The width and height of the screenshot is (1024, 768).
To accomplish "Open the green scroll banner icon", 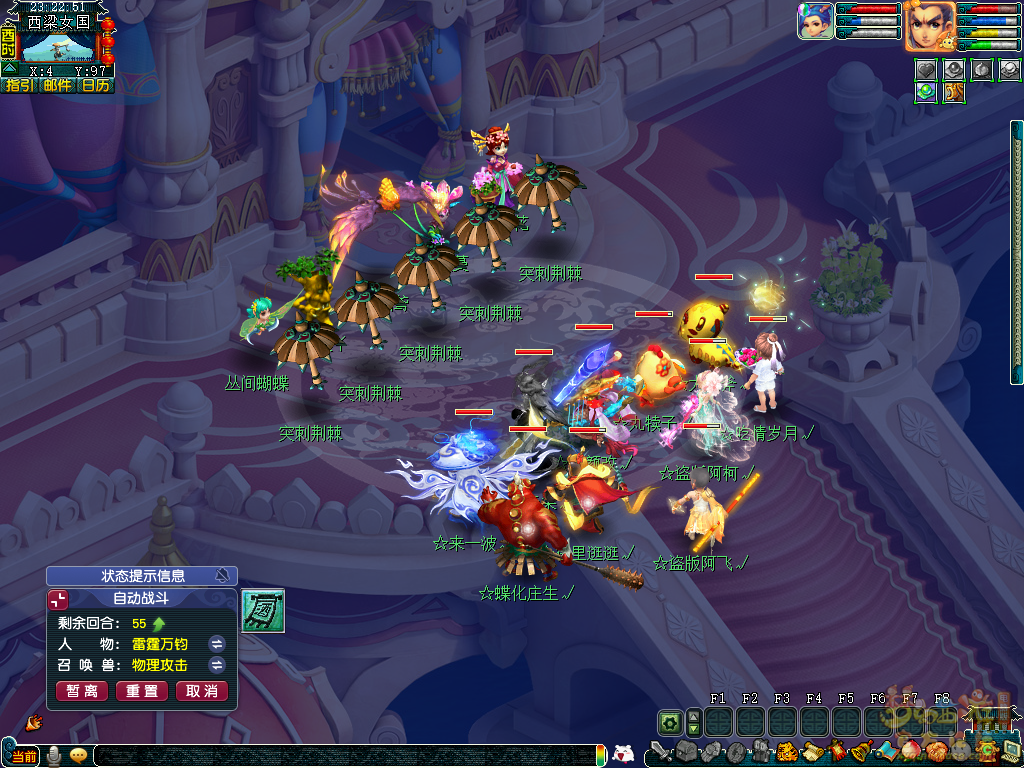I will point(263,610).
